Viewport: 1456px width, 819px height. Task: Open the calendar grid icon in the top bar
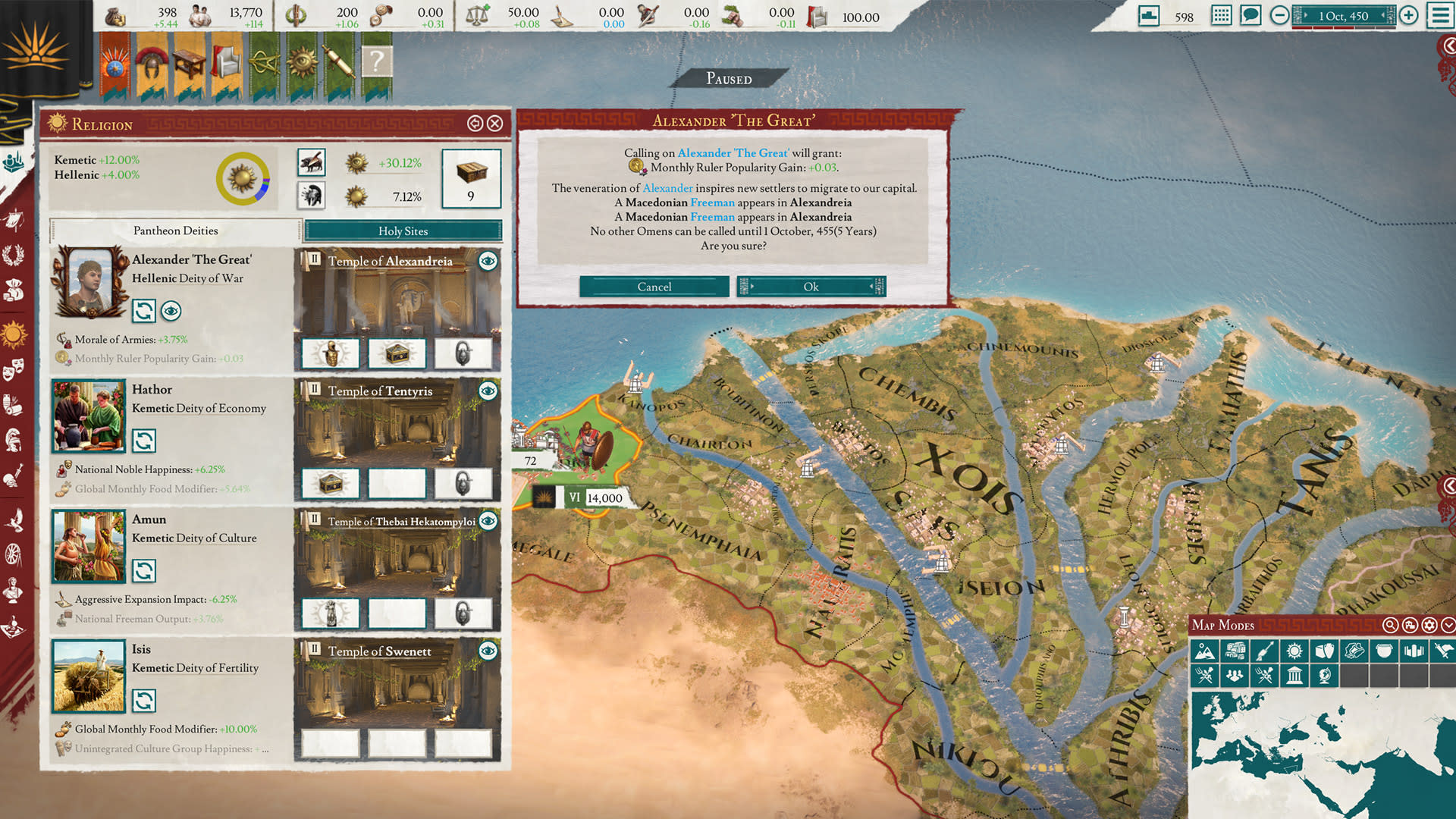pos(1221,14)
